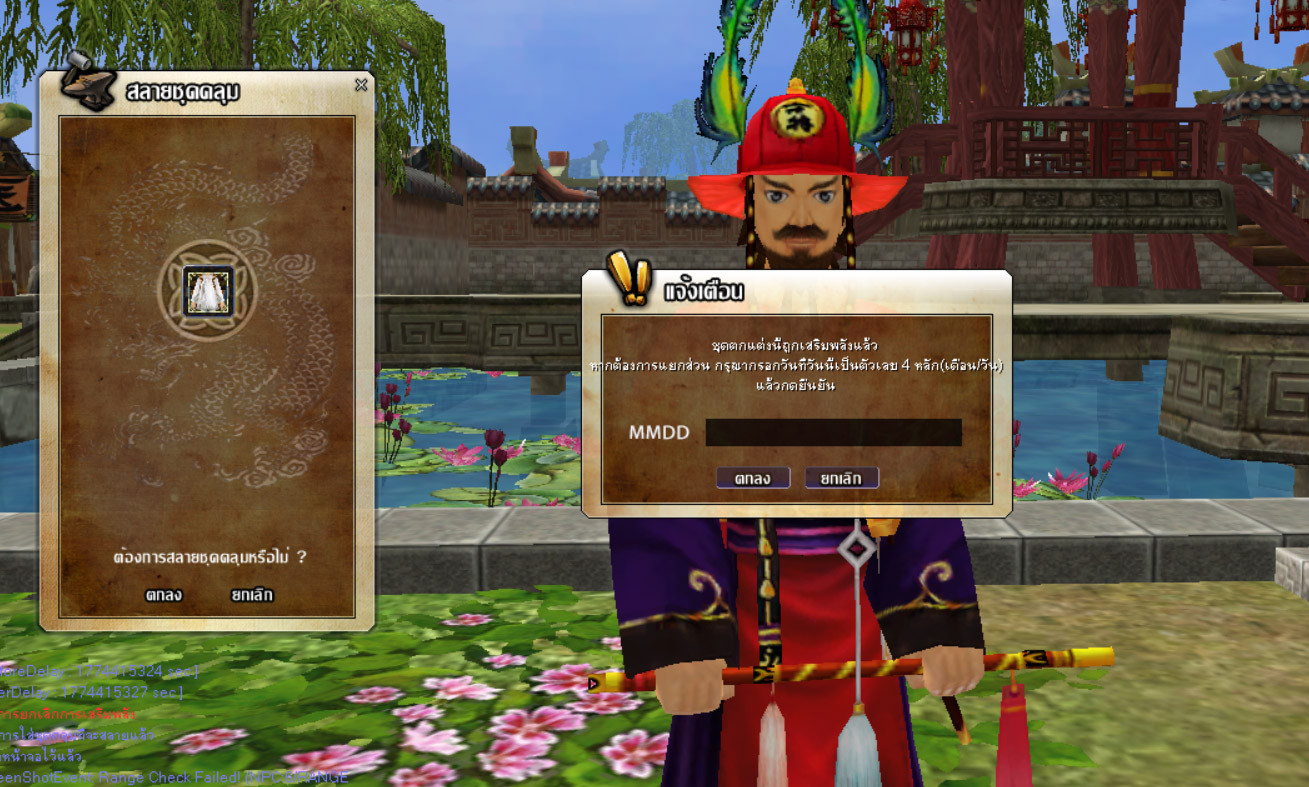1309x787 pixels.
Task: Focus the MMDD date input field
Action: tap(833, 433)
